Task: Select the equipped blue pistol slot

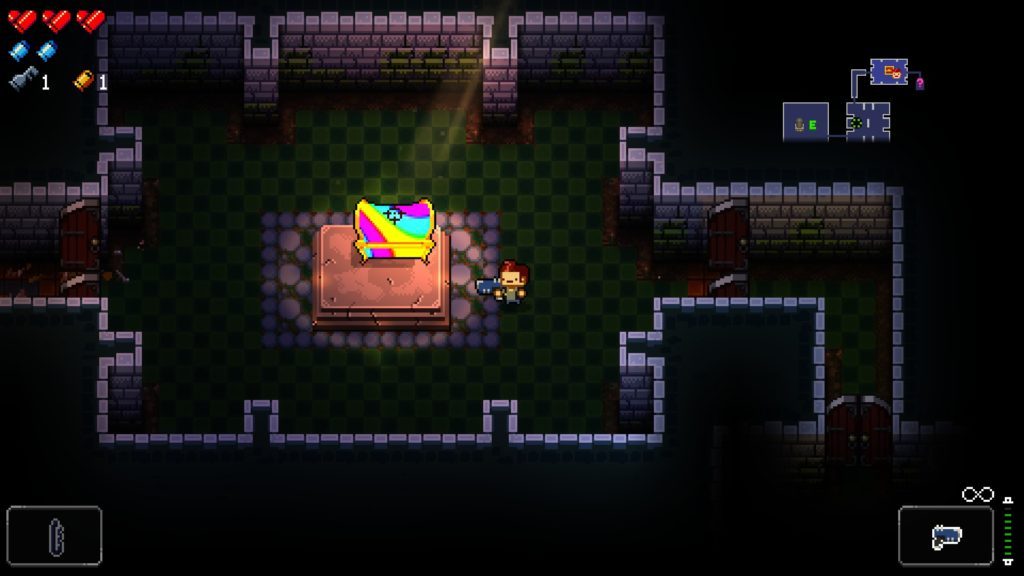Action: click(945, 536)
